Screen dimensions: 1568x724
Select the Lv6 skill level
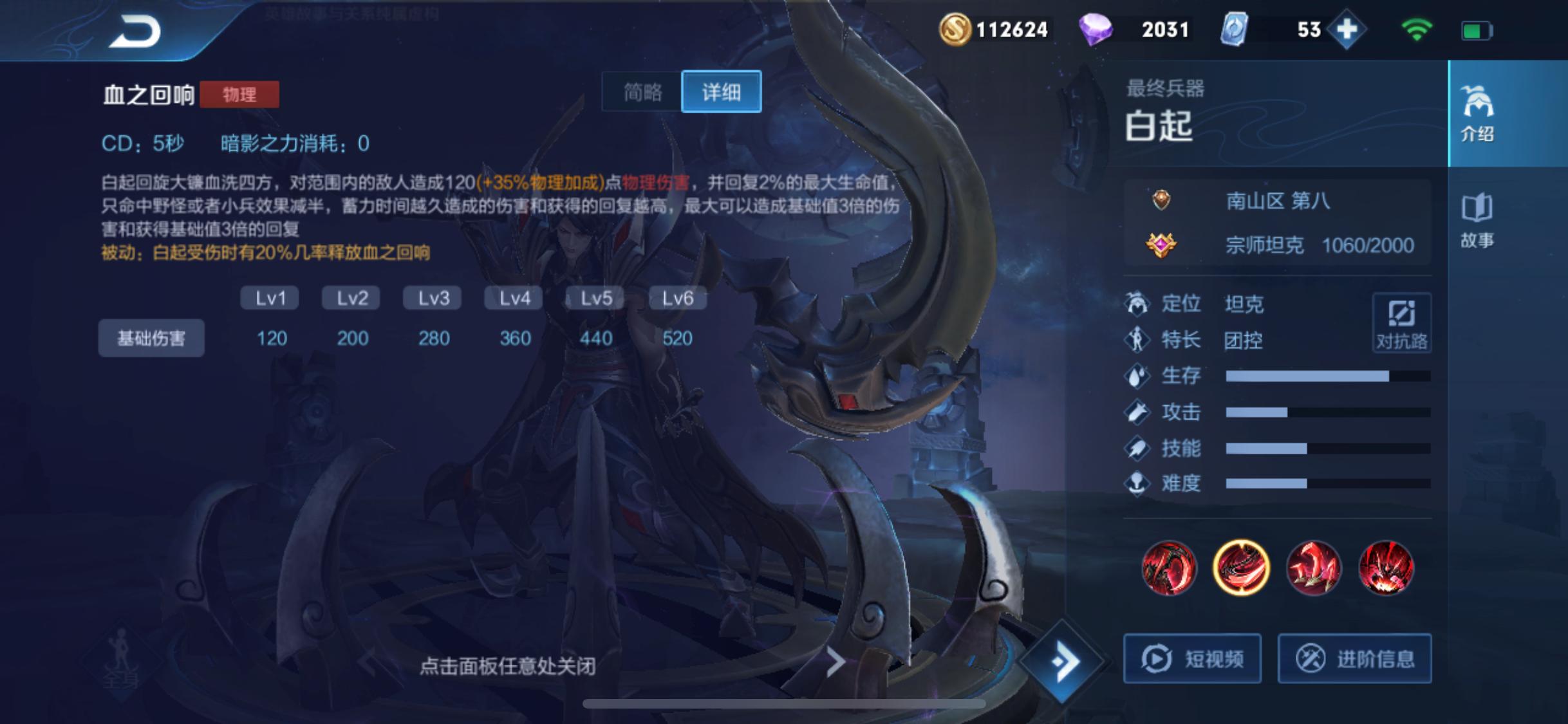click(676, 297)
